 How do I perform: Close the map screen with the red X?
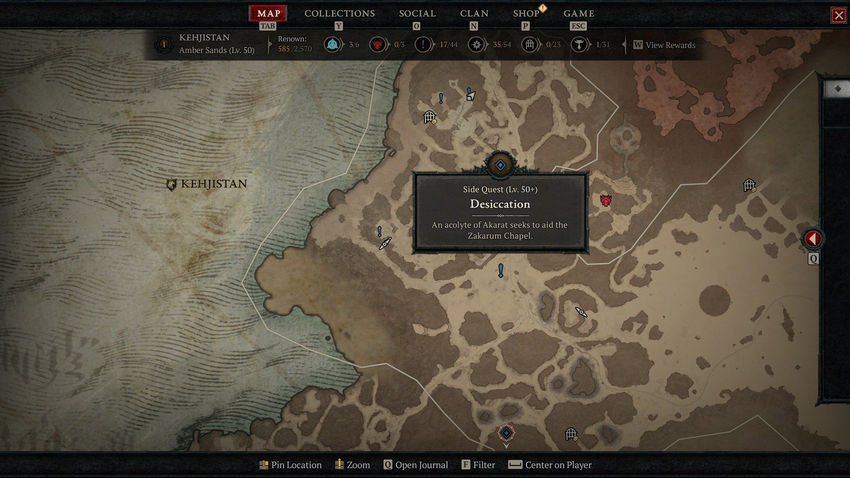pos(838,15)
